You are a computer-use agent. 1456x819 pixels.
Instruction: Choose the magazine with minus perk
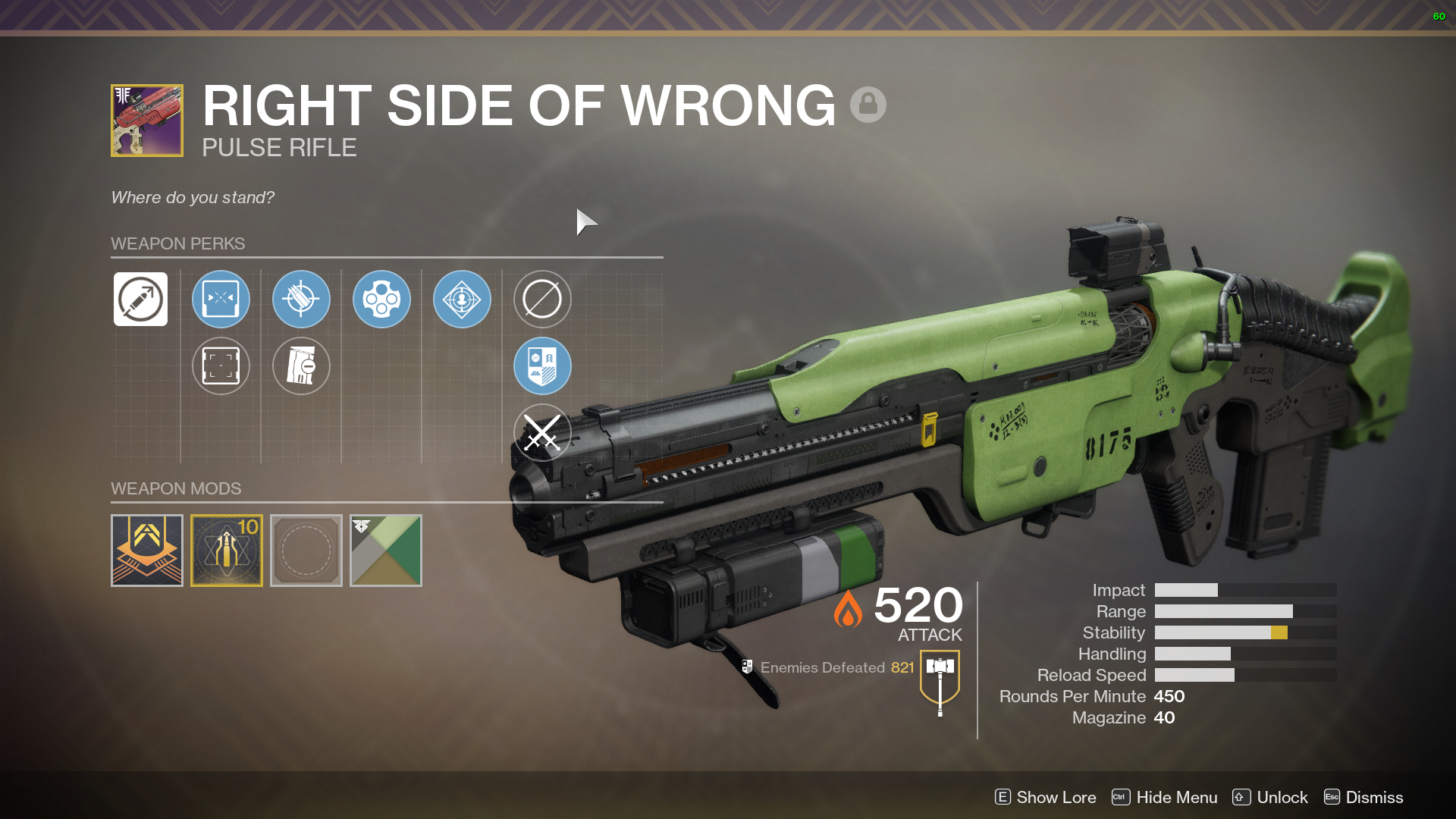301,366
